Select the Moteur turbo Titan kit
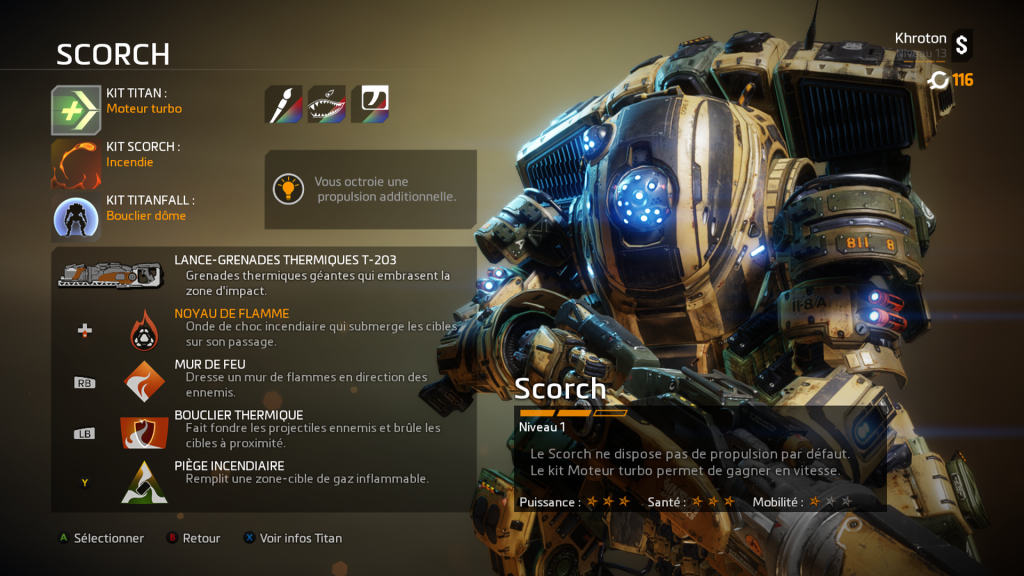 (77, 110)
